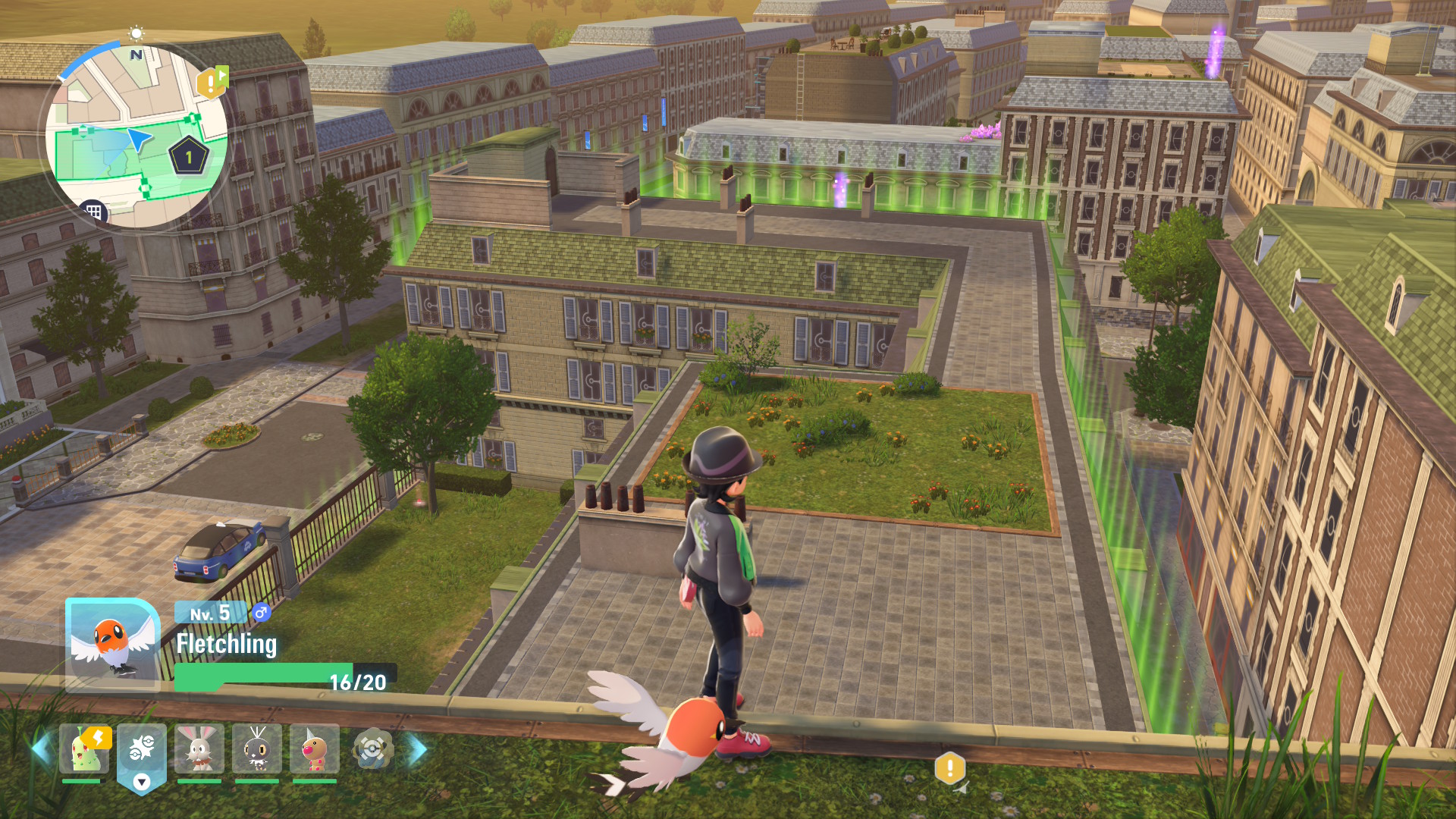Choose Chikorita in the party bar
Screen dimensions: 1456x819
click(83, 749)
